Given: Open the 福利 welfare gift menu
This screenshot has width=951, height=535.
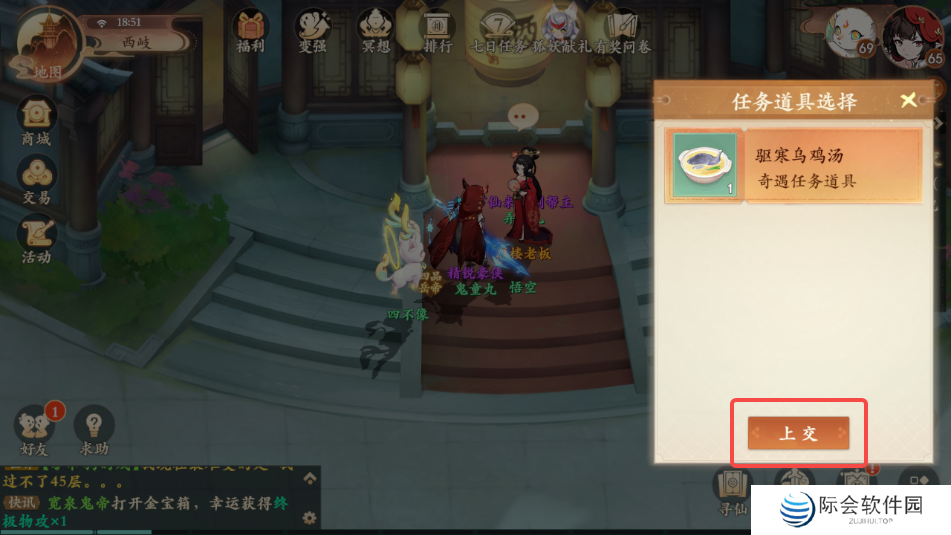Looking at the screenshot, I should pos(250,30).
